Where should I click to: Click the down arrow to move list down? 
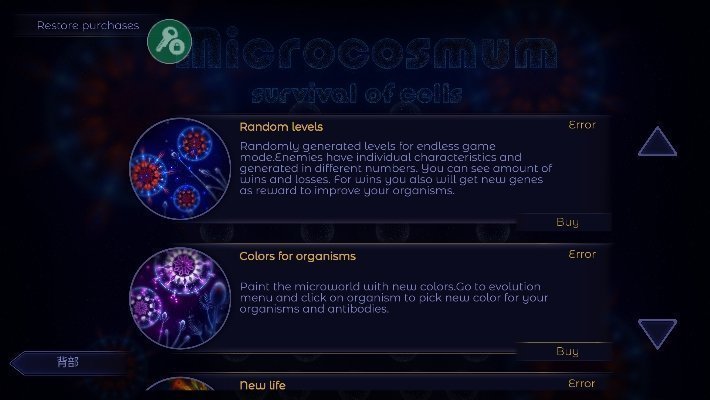coord(657,333)
